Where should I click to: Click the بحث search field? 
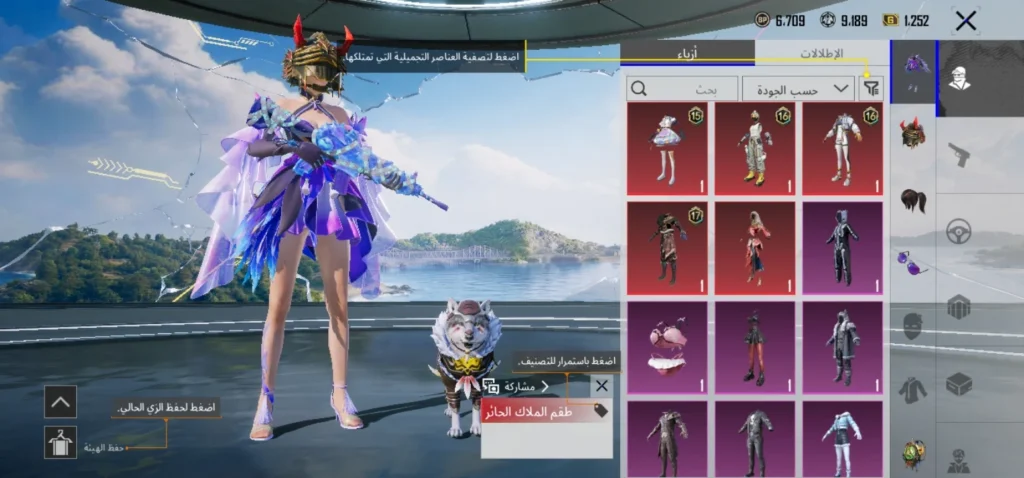tap(682, 88)
